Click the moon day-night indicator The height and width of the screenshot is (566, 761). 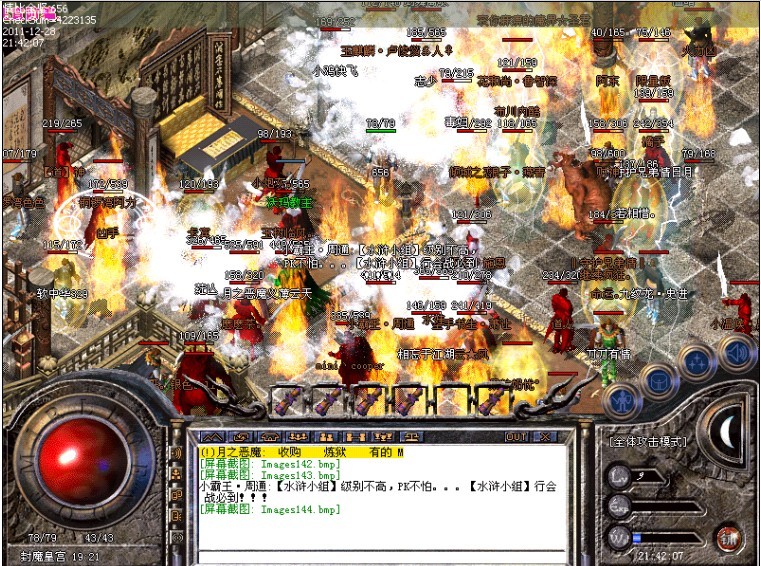click(728, 430)
